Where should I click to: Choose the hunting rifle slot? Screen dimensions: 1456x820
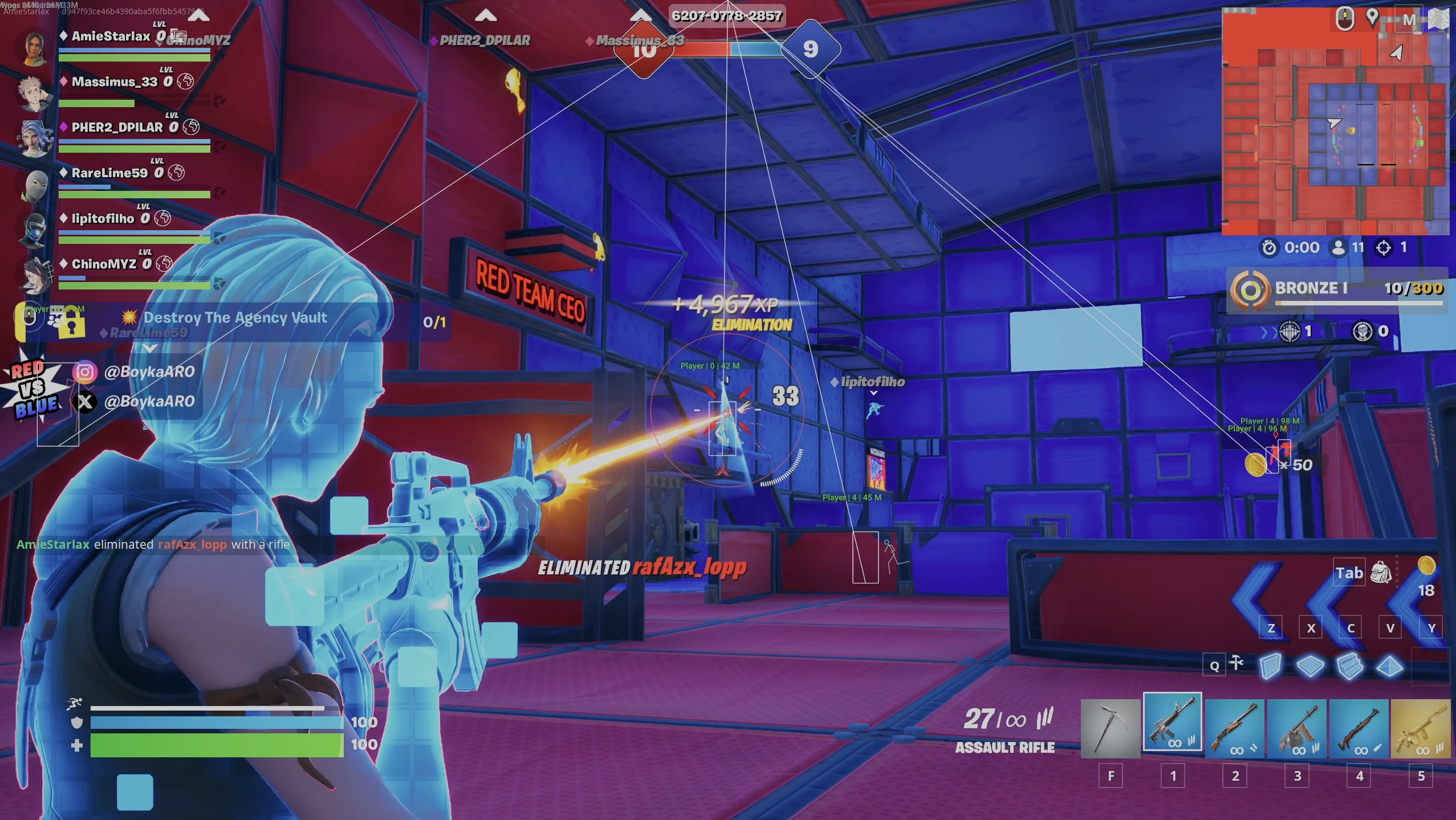pyautogui.click(x=1359, y=728)
